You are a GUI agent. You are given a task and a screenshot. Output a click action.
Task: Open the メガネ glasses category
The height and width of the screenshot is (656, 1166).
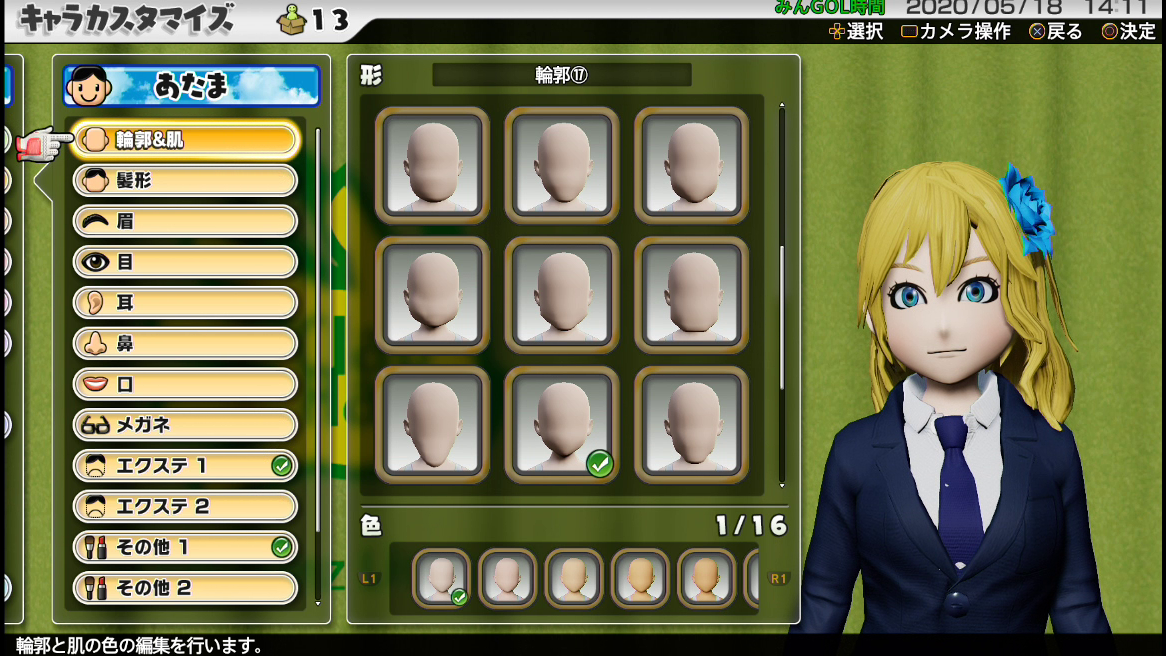(x=186, y=425)
